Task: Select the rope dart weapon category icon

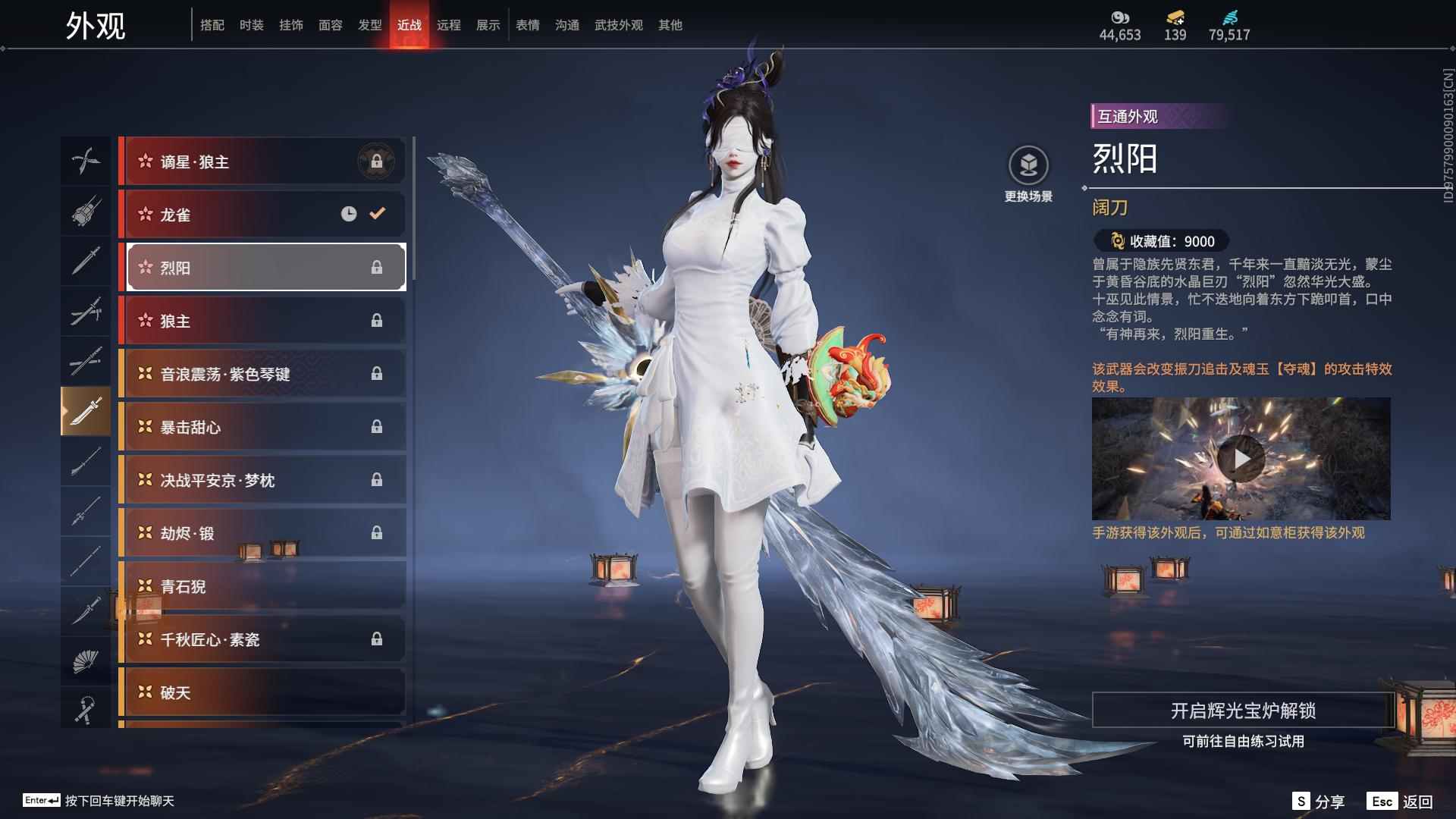Action: point(86,709)
